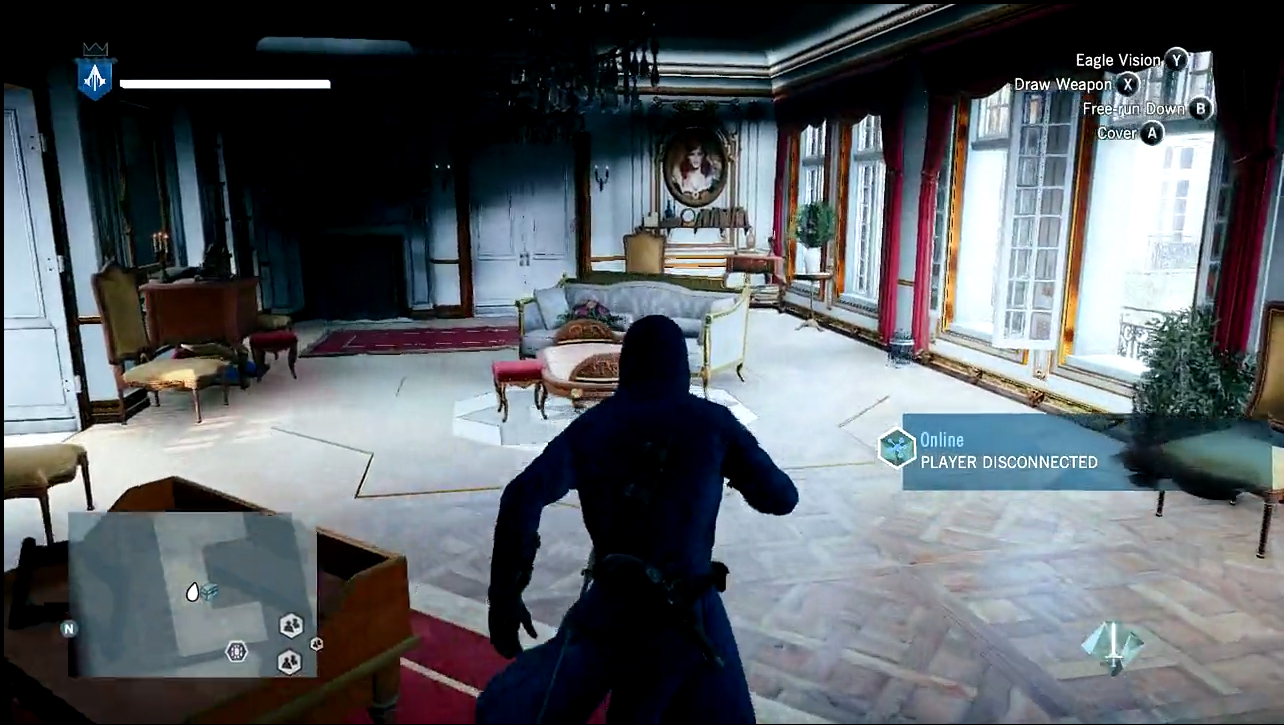Open the Online Player Disconnected notification
Viewport: 1284px width, 725px height.
[1010, 452]
